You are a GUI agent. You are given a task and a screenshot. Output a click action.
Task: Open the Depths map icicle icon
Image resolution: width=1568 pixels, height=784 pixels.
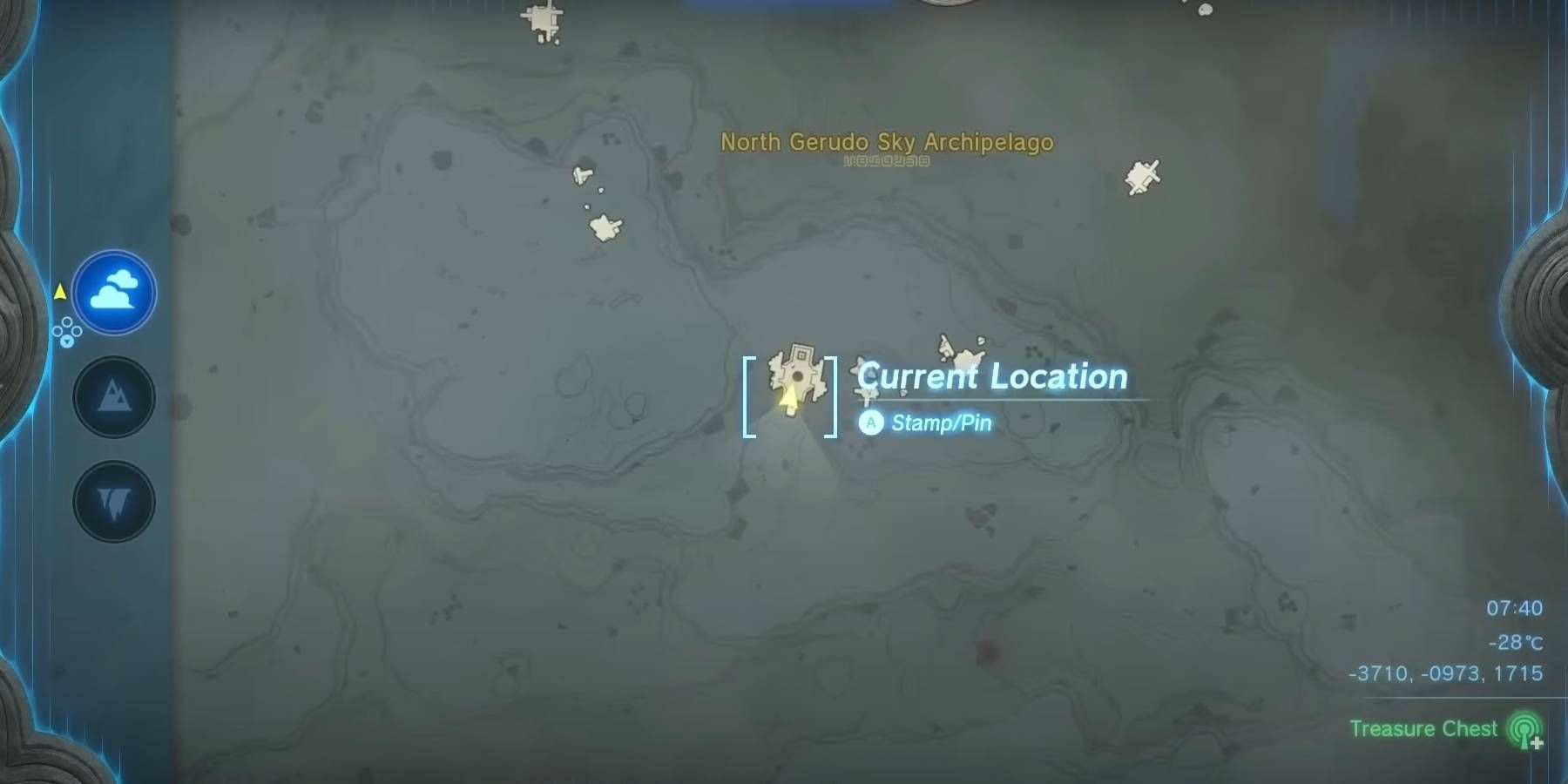tap(113, 503)
